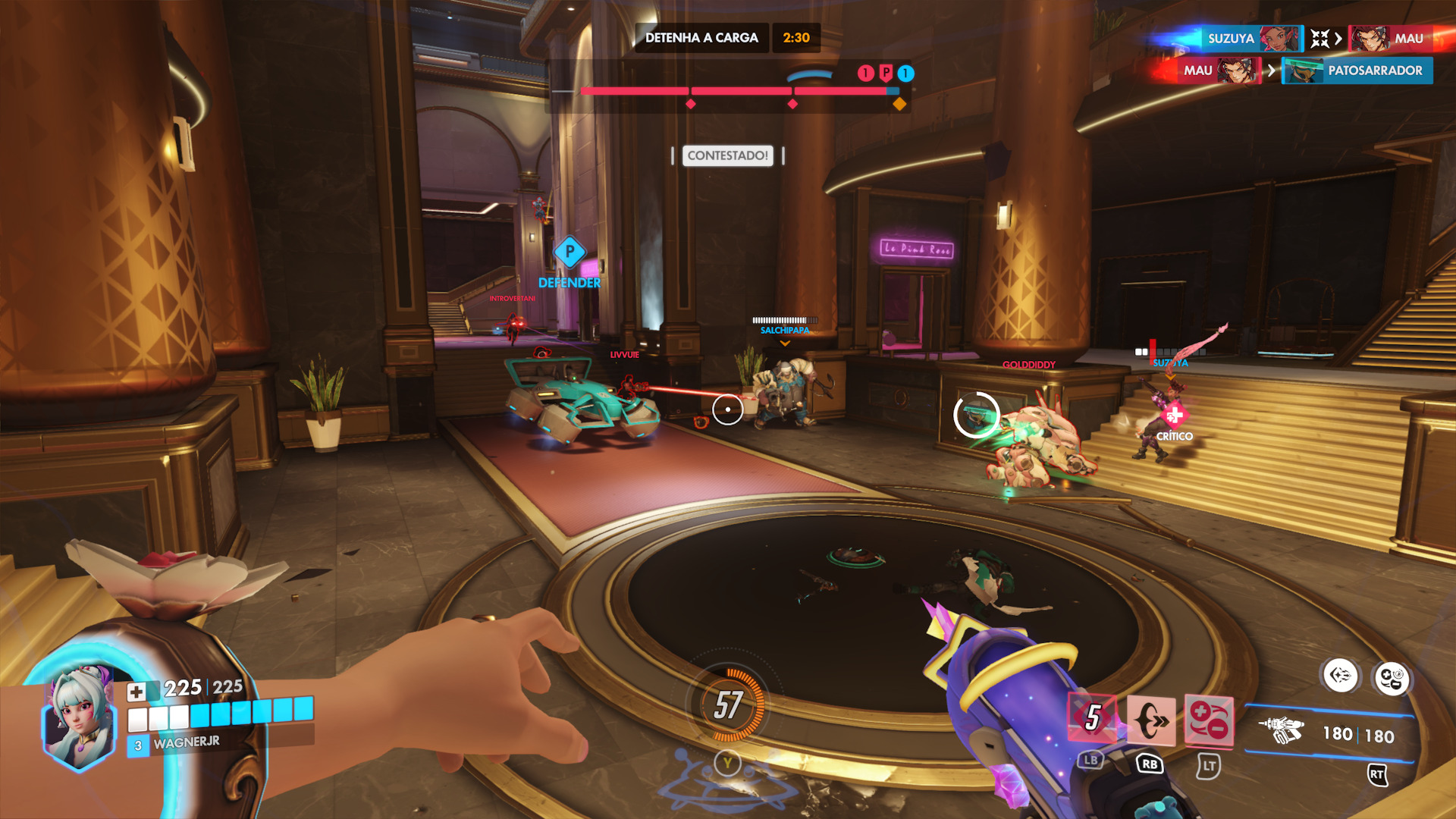Screen dimensions: 1456x819
Task: Click the round perk icon with flame star
Action: [x=1340, y=675]
